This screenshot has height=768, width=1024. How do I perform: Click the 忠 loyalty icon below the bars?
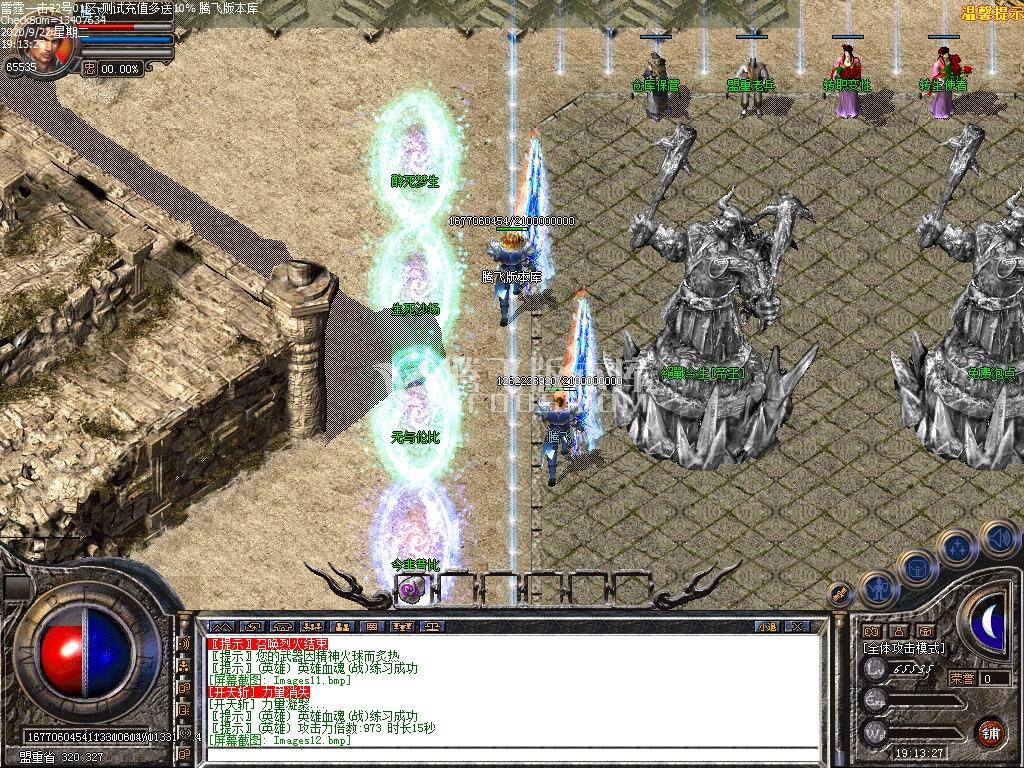89,69
